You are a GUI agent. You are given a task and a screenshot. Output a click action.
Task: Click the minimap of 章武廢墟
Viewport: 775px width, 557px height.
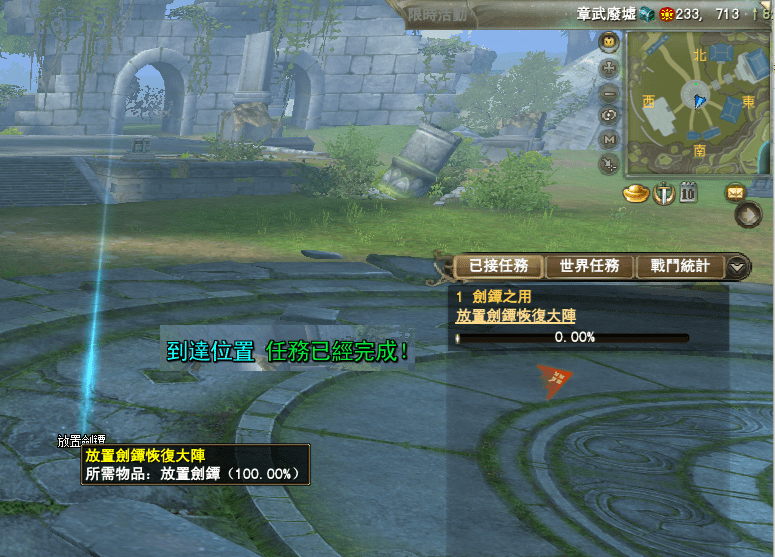(x=698, y=103)
